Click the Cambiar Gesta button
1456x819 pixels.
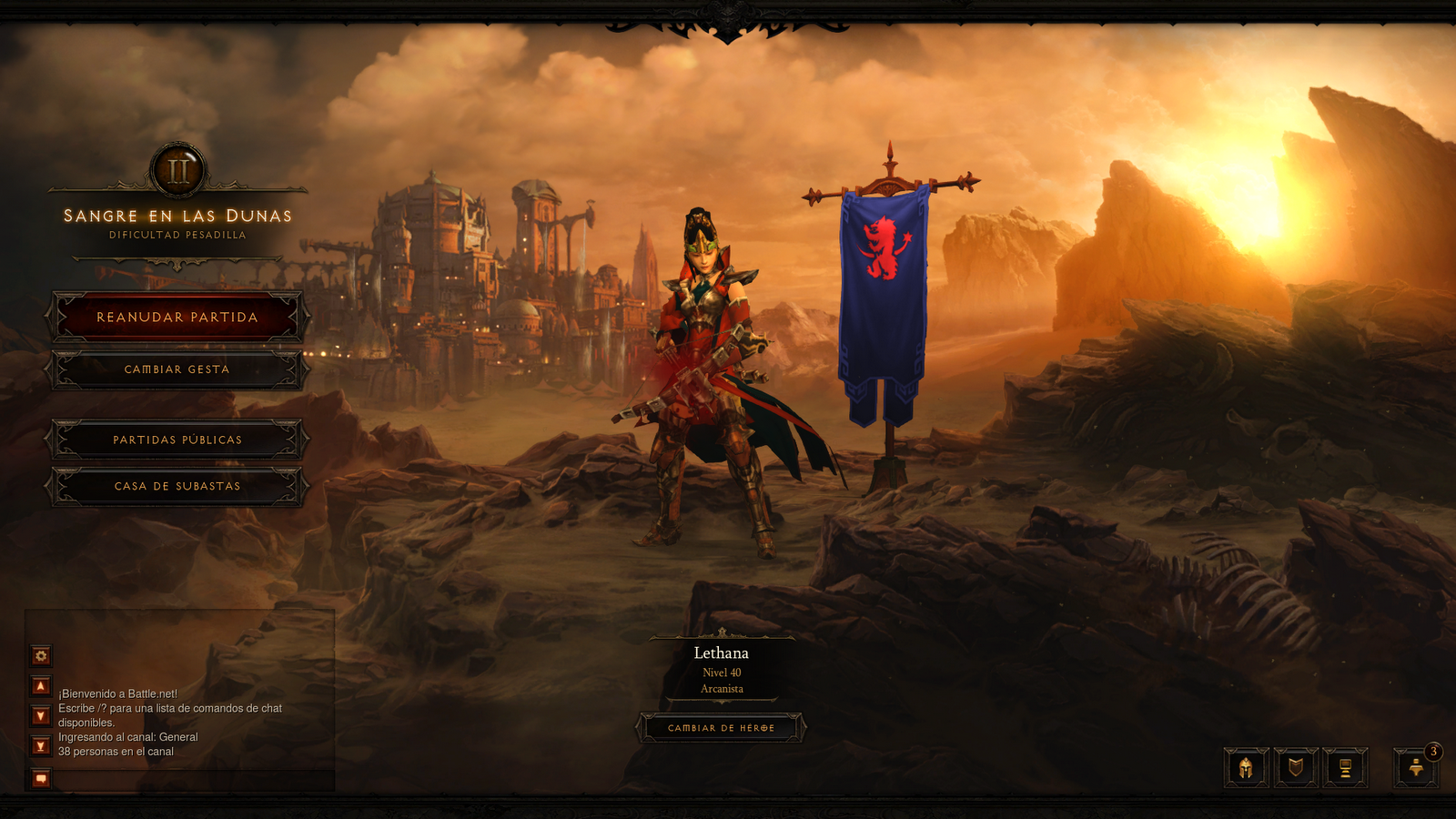pos(177,369)
